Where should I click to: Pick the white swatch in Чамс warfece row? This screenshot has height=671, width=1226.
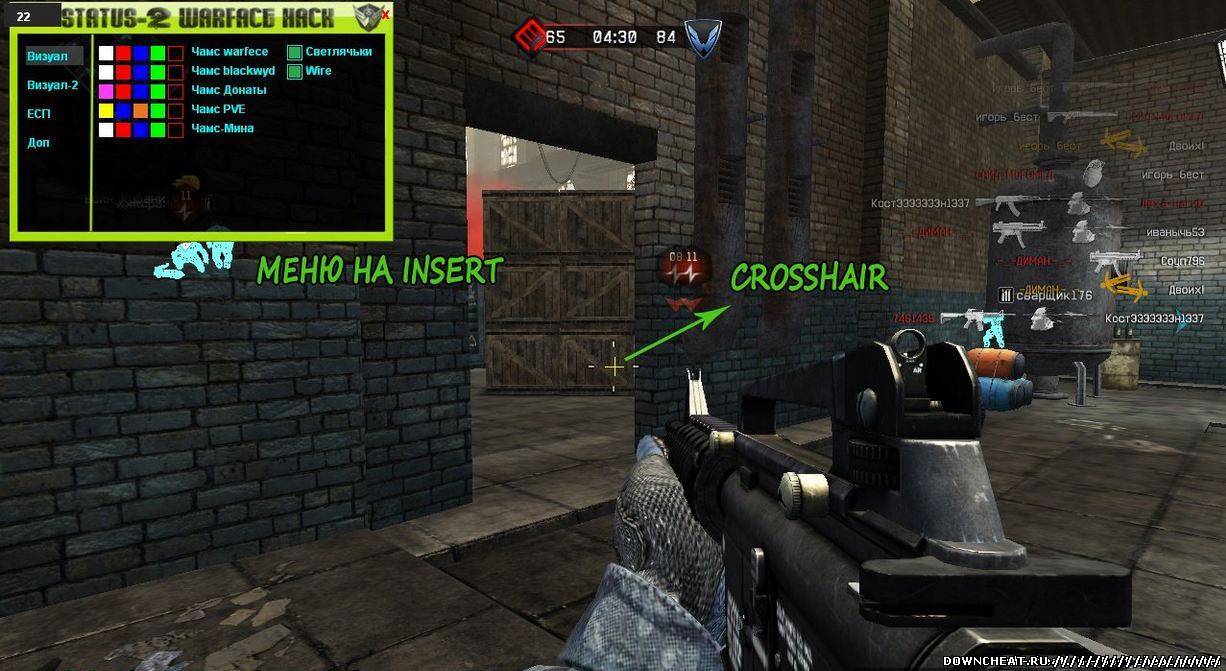point(106,53)
